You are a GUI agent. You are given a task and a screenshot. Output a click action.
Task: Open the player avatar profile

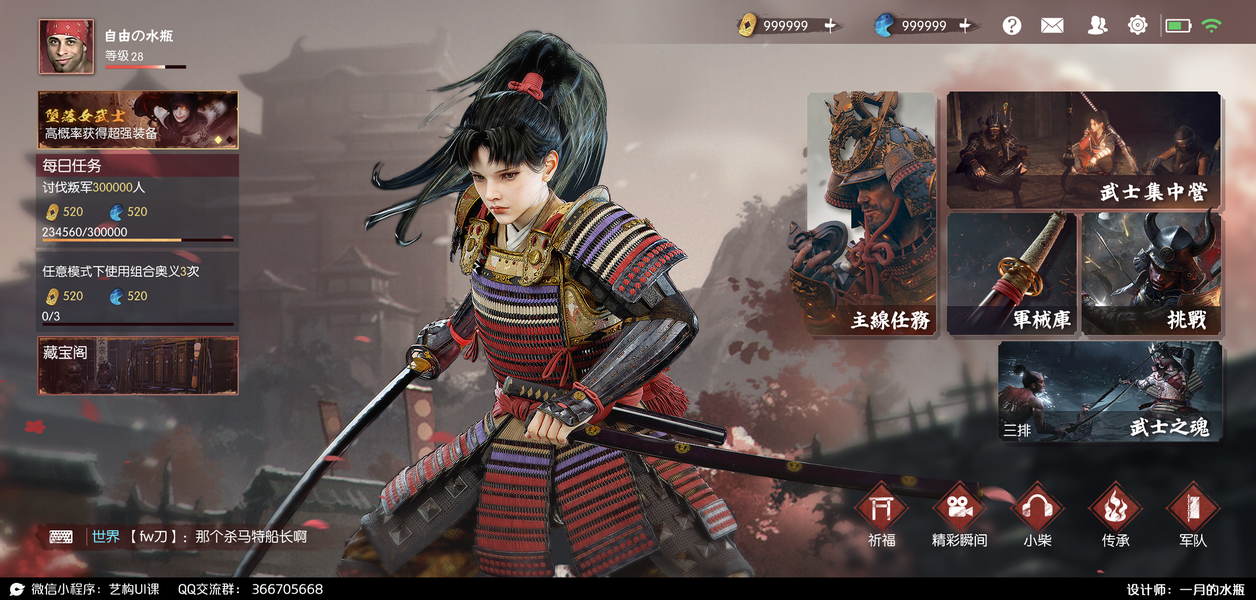pos(66,47)
